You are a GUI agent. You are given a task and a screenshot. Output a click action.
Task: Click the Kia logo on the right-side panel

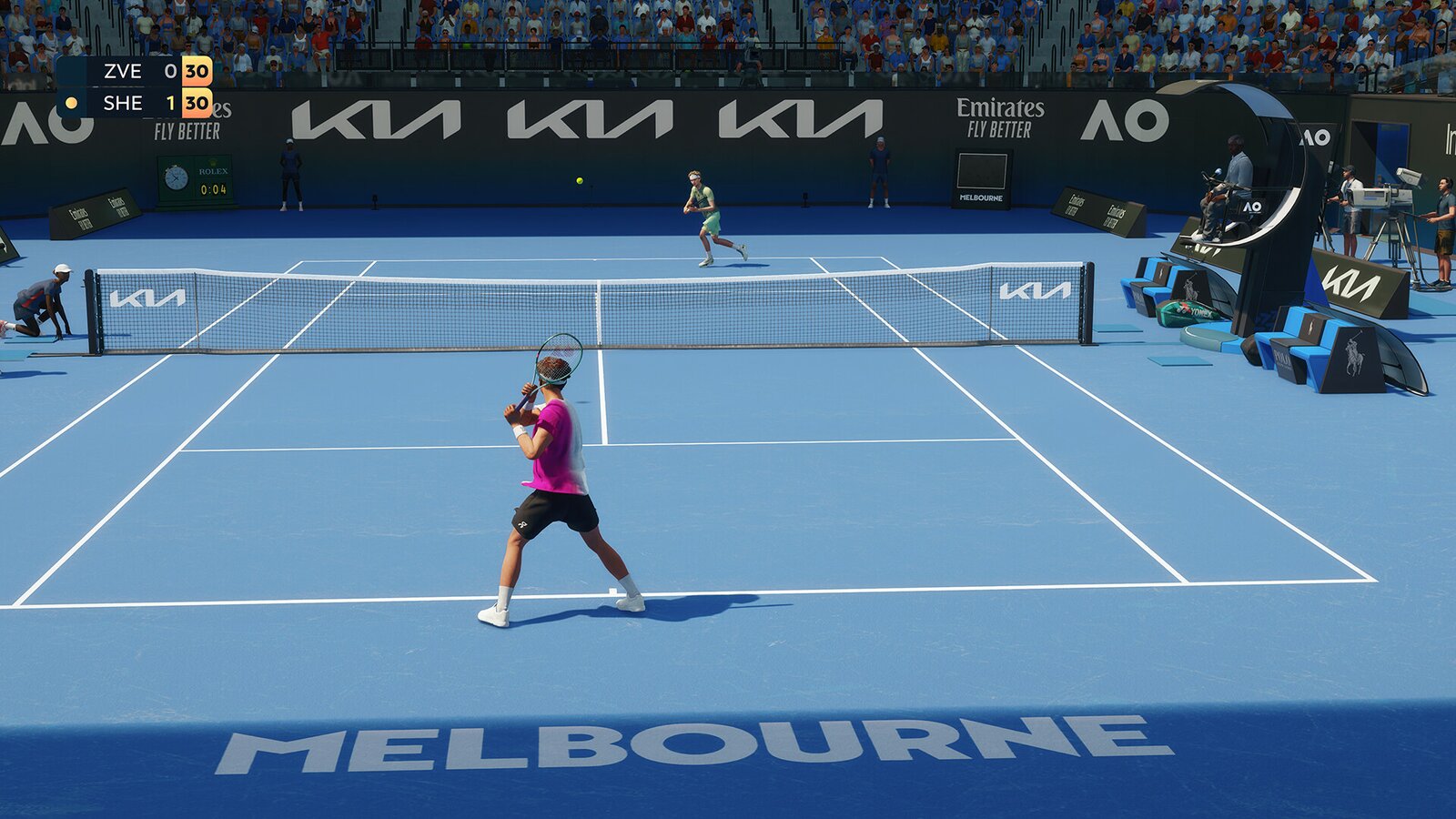[x=1350, y=282]
